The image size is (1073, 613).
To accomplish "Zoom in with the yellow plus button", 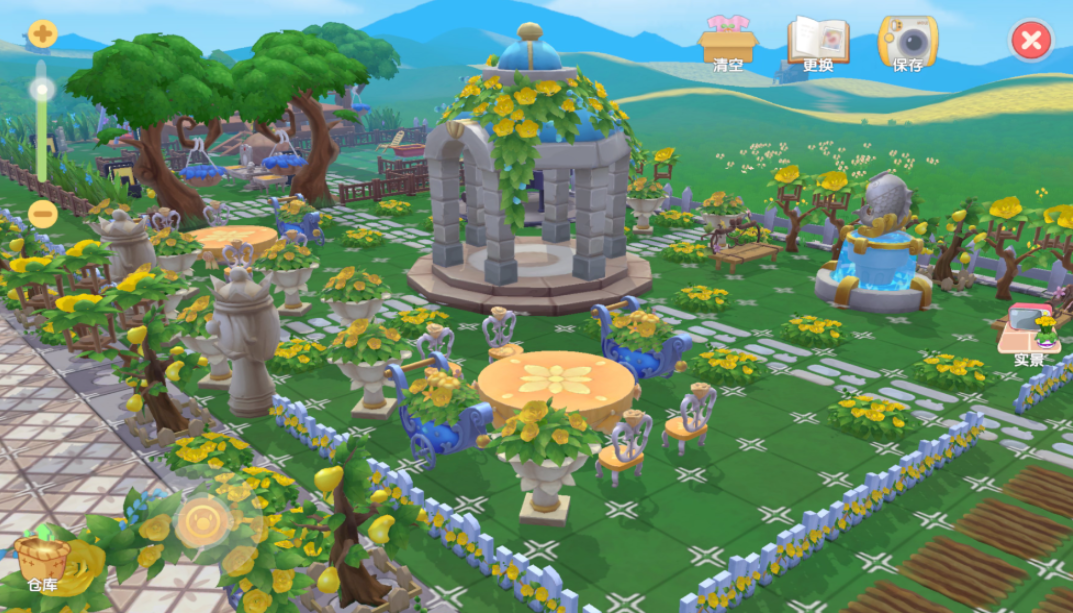I will pyautogui.click(x=42, y=35).
